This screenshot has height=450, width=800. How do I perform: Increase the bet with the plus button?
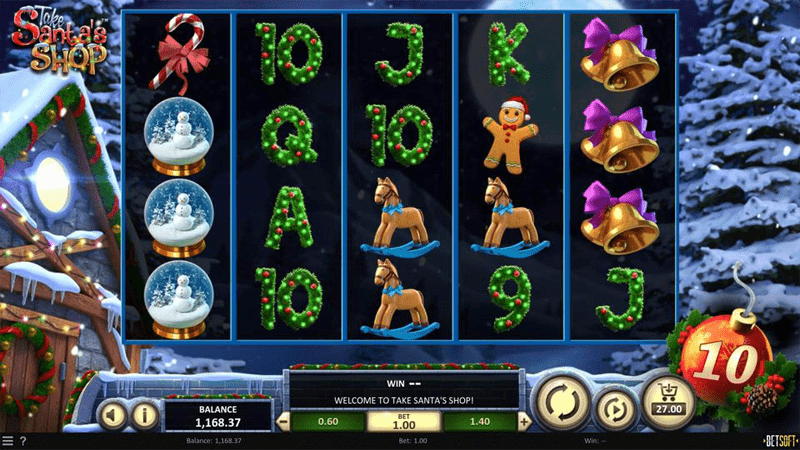coord(526,422)
